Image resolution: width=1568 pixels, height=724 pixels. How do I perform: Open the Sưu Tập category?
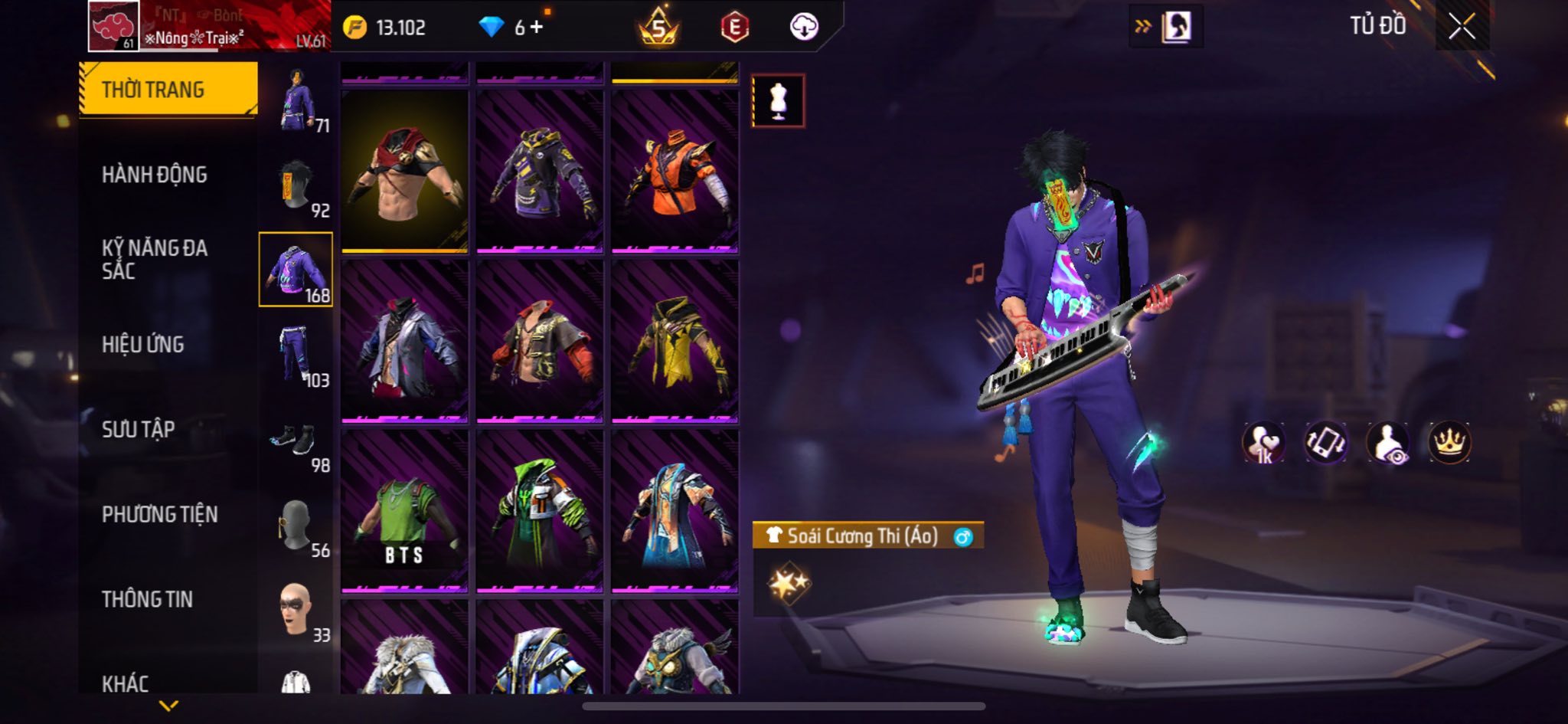139,429
